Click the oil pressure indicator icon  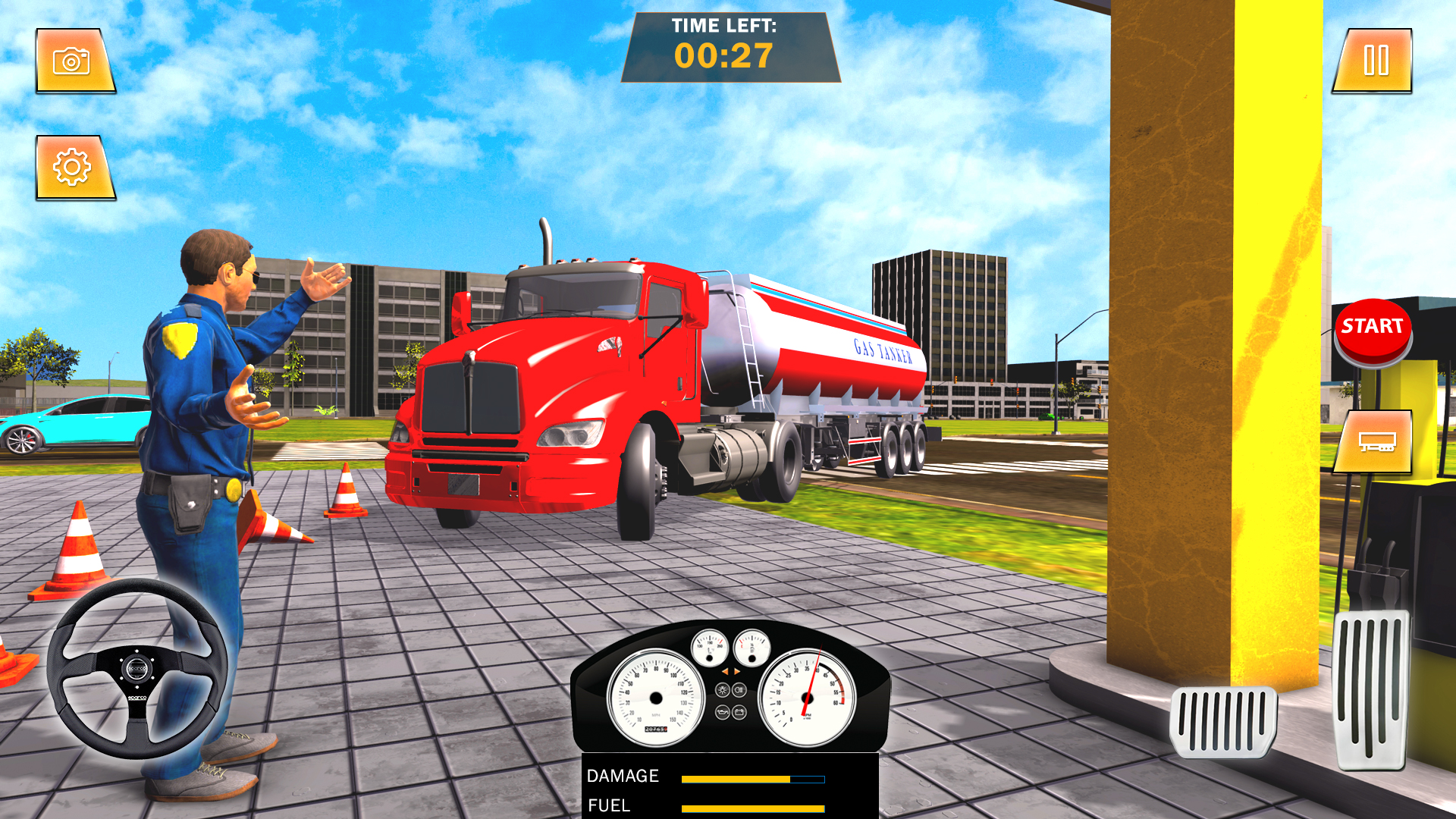(x=723, y=714)
